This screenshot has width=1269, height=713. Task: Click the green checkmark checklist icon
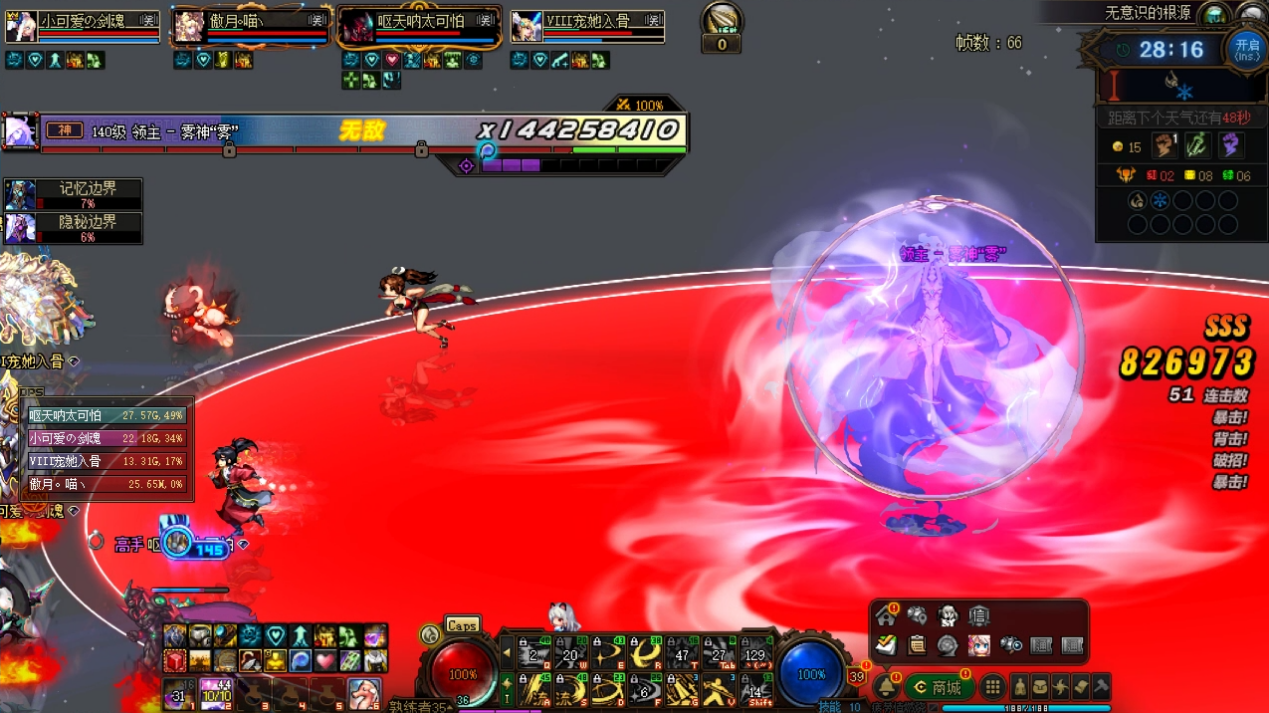point(886,645)
